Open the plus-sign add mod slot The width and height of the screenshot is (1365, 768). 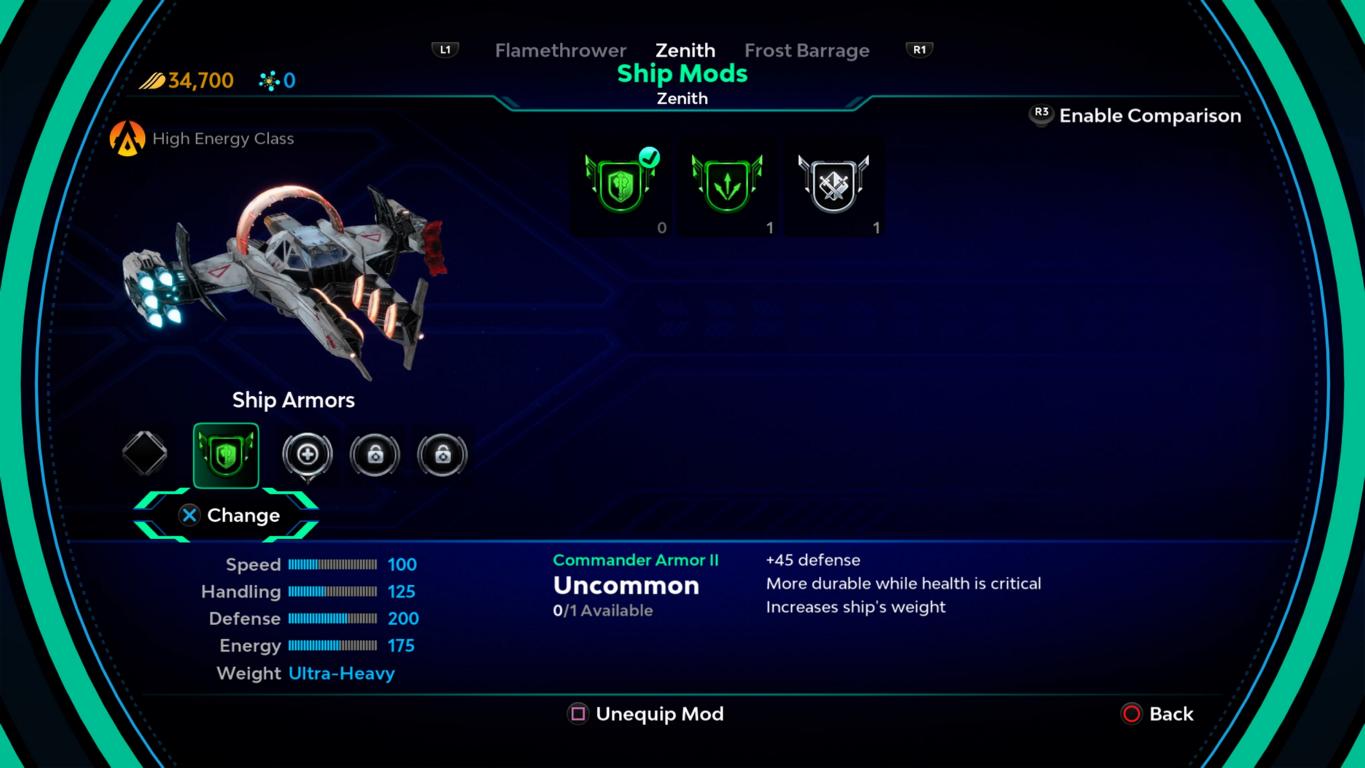[x=307, y=455]
